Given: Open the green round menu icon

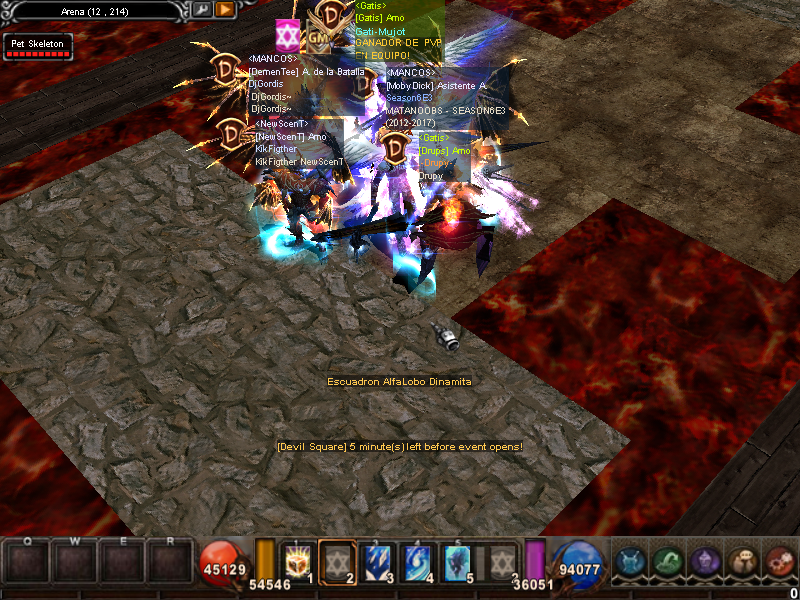Looking at the screenshot, I should (667, 562).
